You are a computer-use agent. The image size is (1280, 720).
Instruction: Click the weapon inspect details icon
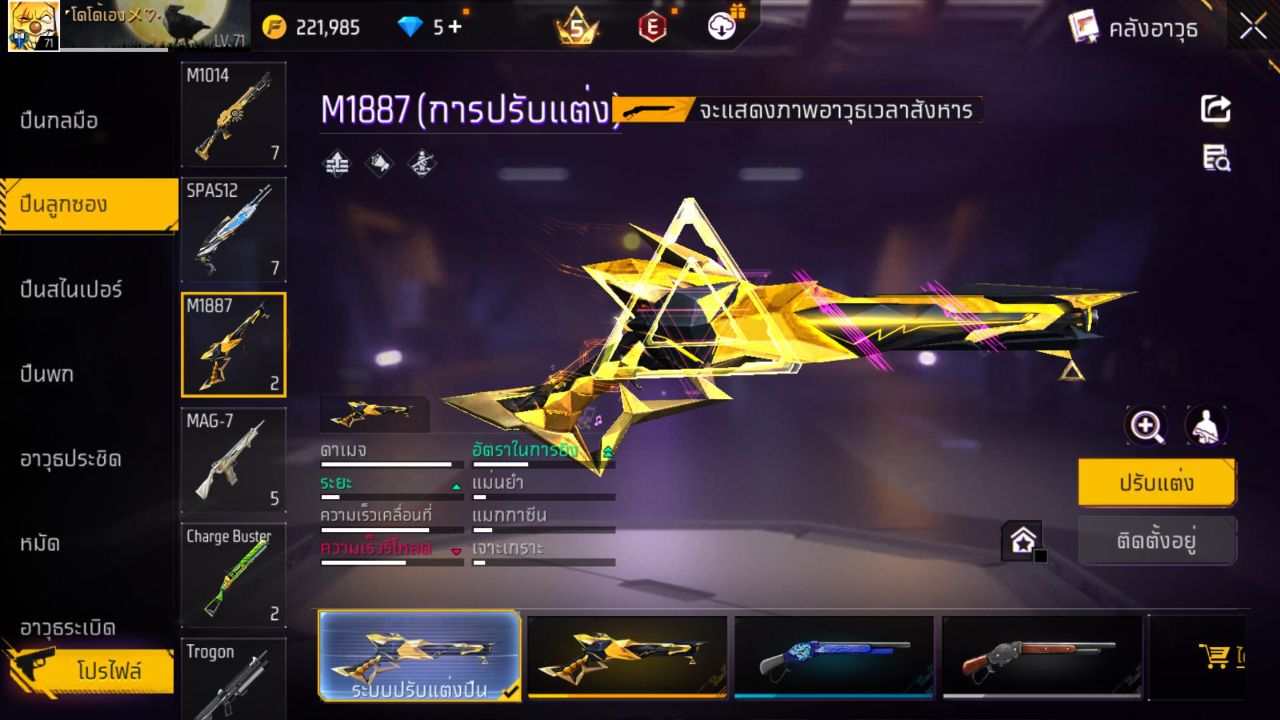[1215, 160]
